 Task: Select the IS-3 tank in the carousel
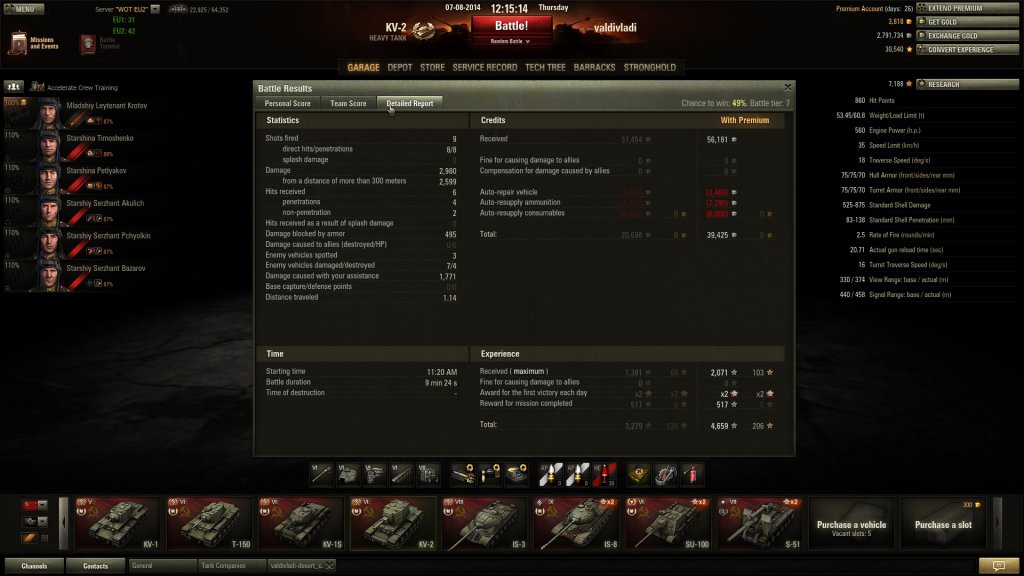pyautogui.click(x=485, y=523)
